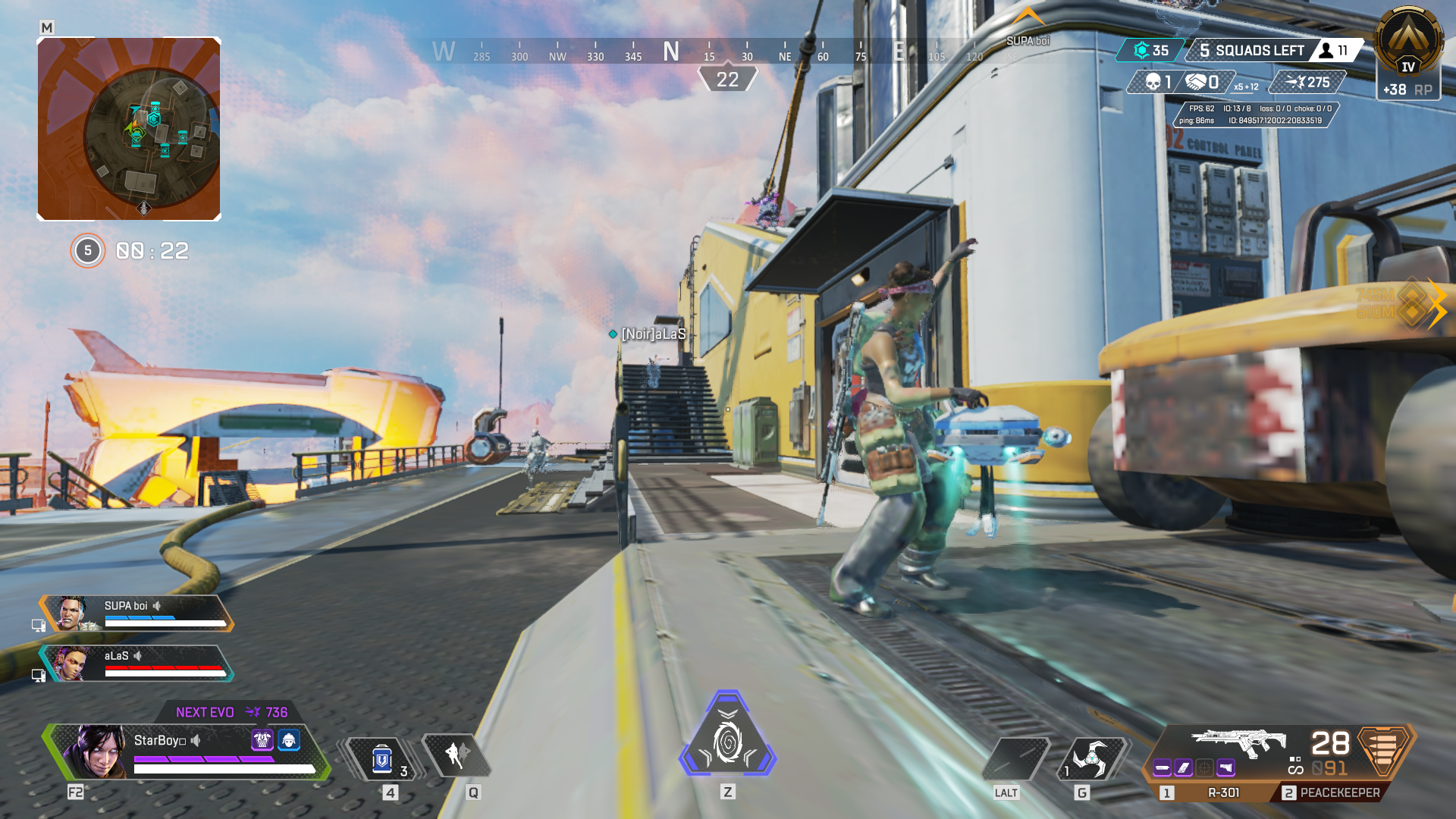The width and height of the screenshot is (1456, 819).
Task: Switch to the Peacekeeper weapon slot
Action: [1341, 791]
